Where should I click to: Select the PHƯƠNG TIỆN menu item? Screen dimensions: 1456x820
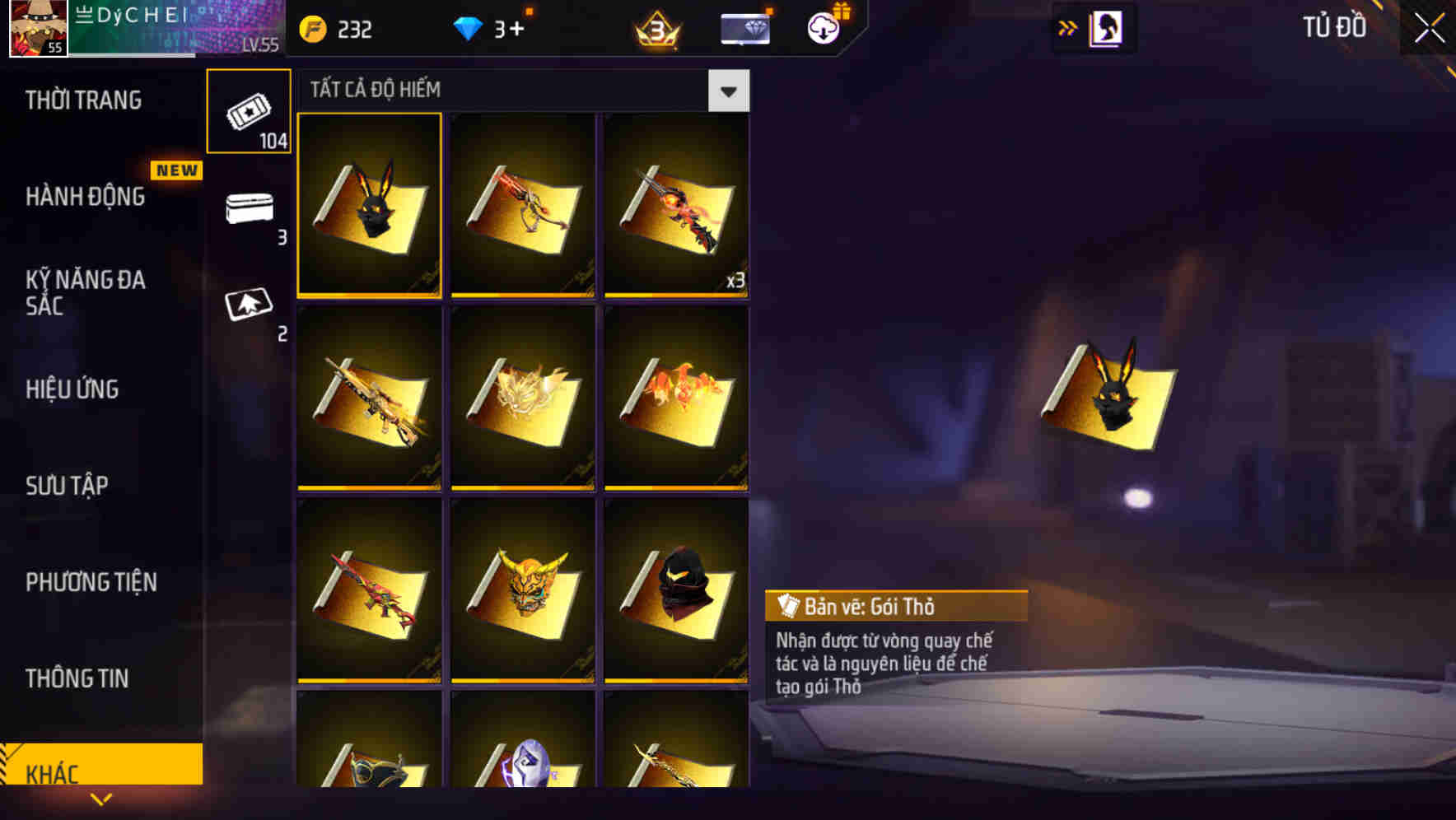tap(91, 582)
